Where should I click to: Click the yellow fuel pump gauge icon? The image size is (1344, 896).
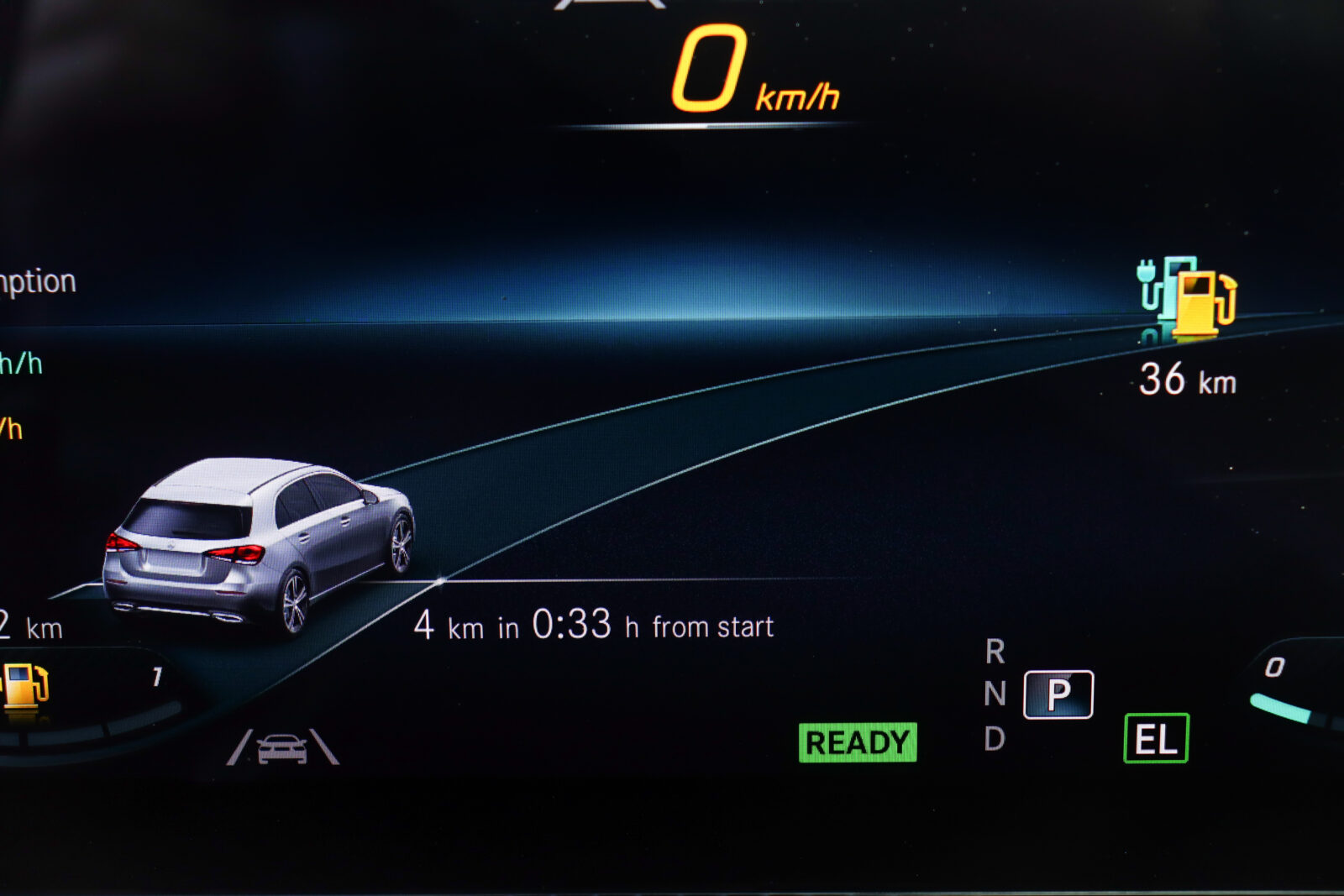(x=25, y=686)
